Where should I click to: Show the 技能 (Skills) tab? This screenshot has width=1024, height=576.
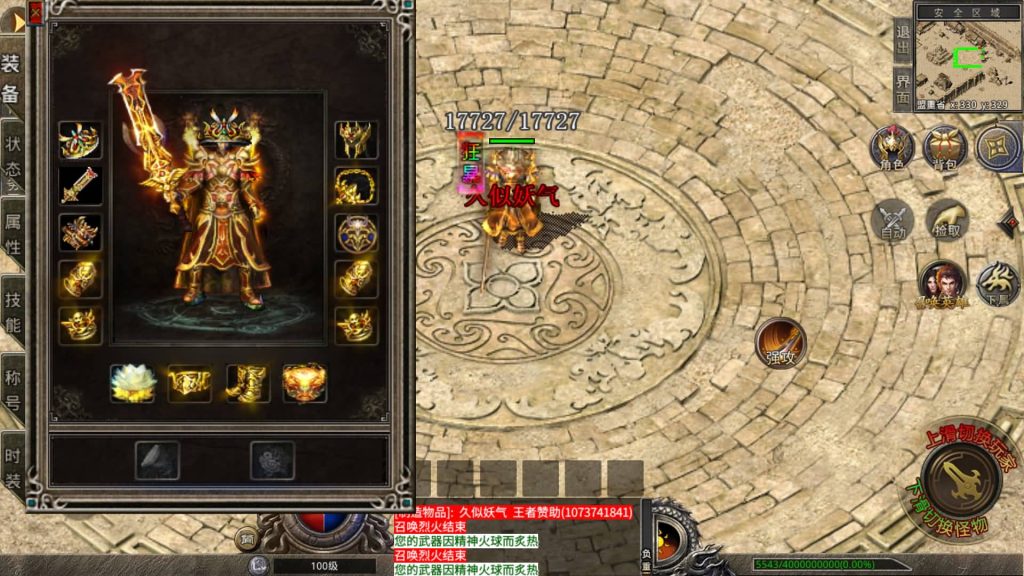12,311
